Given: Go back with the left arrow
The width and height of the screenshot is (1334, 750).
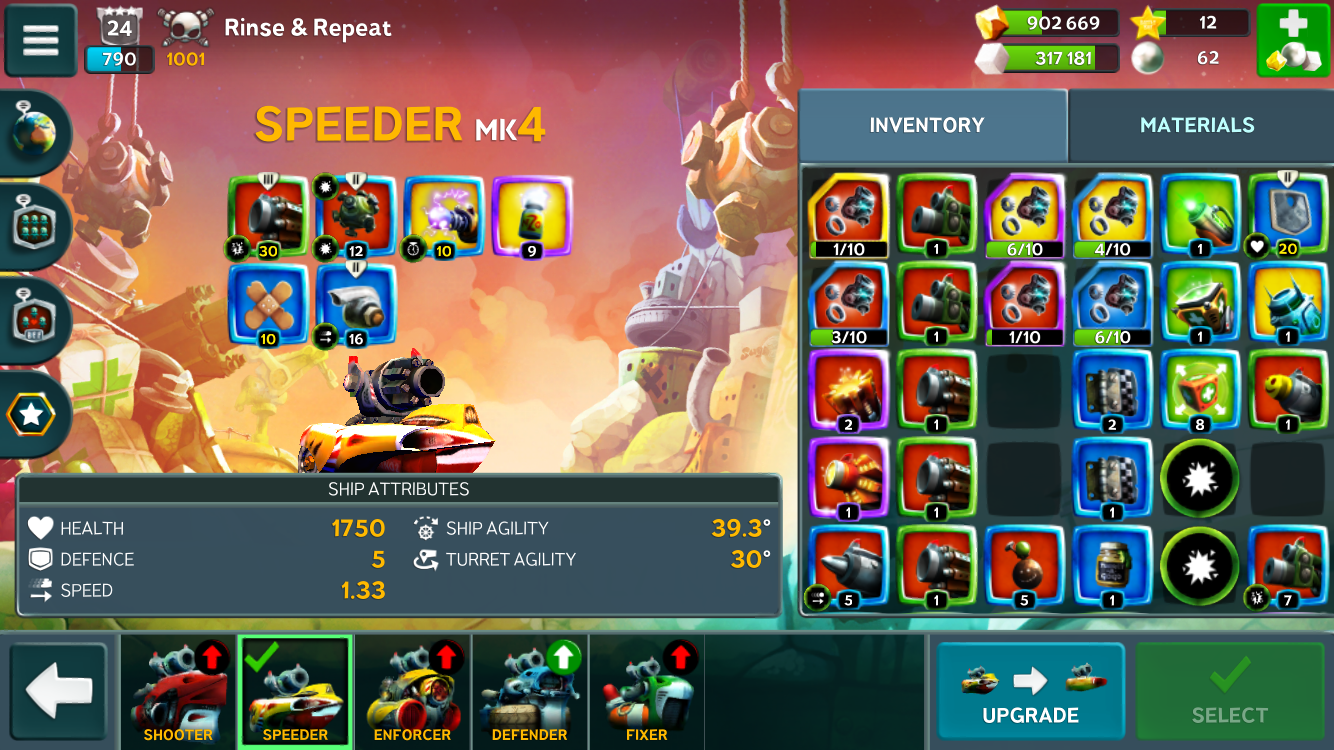Looking at the screenshot, I should [x=58, y=692].
